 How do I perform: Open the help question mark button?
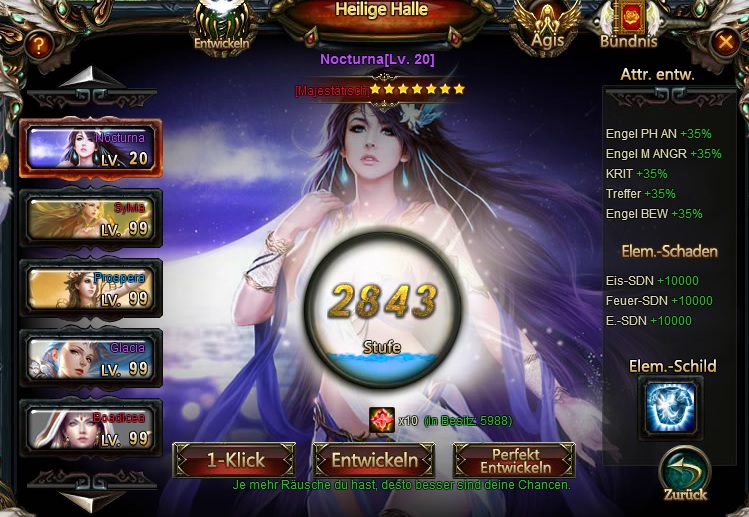click(38, 44)
